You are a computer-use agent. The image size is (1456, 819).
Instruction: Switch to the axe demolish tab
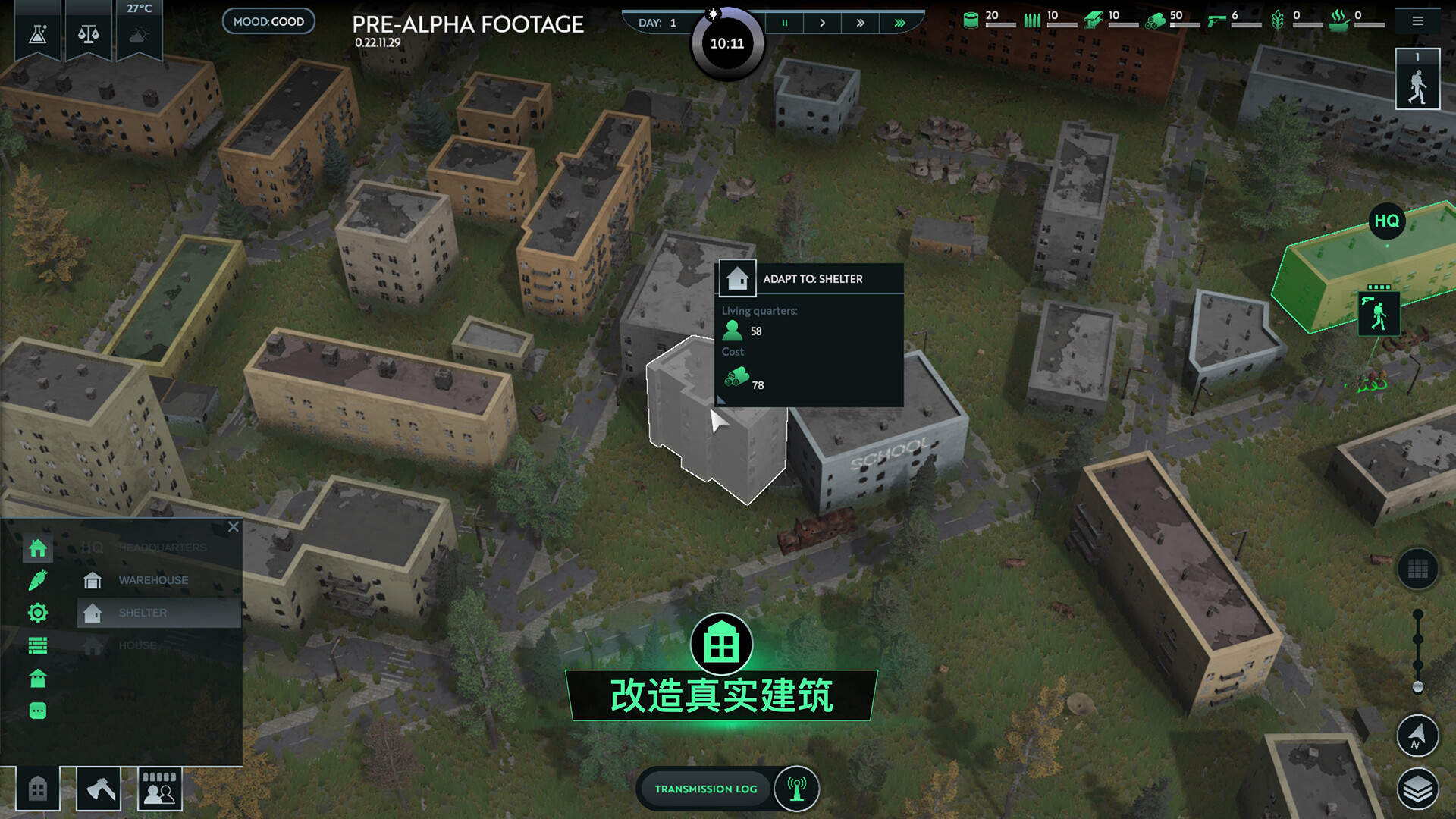pyautogui.click(x=98, y=789)
